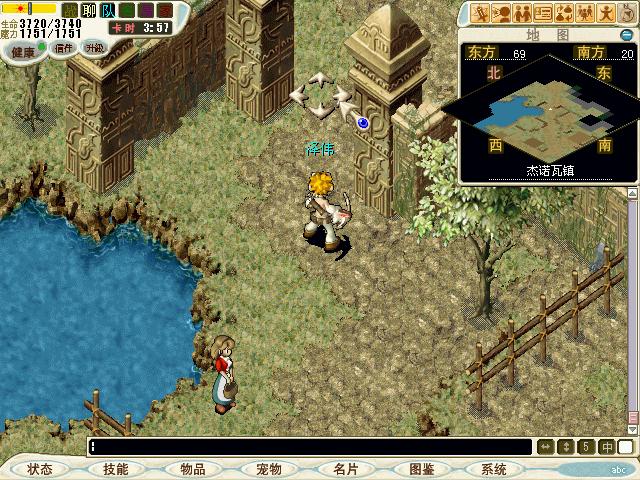Toggle the 战 battle mode icon

(x=70, y=10)
